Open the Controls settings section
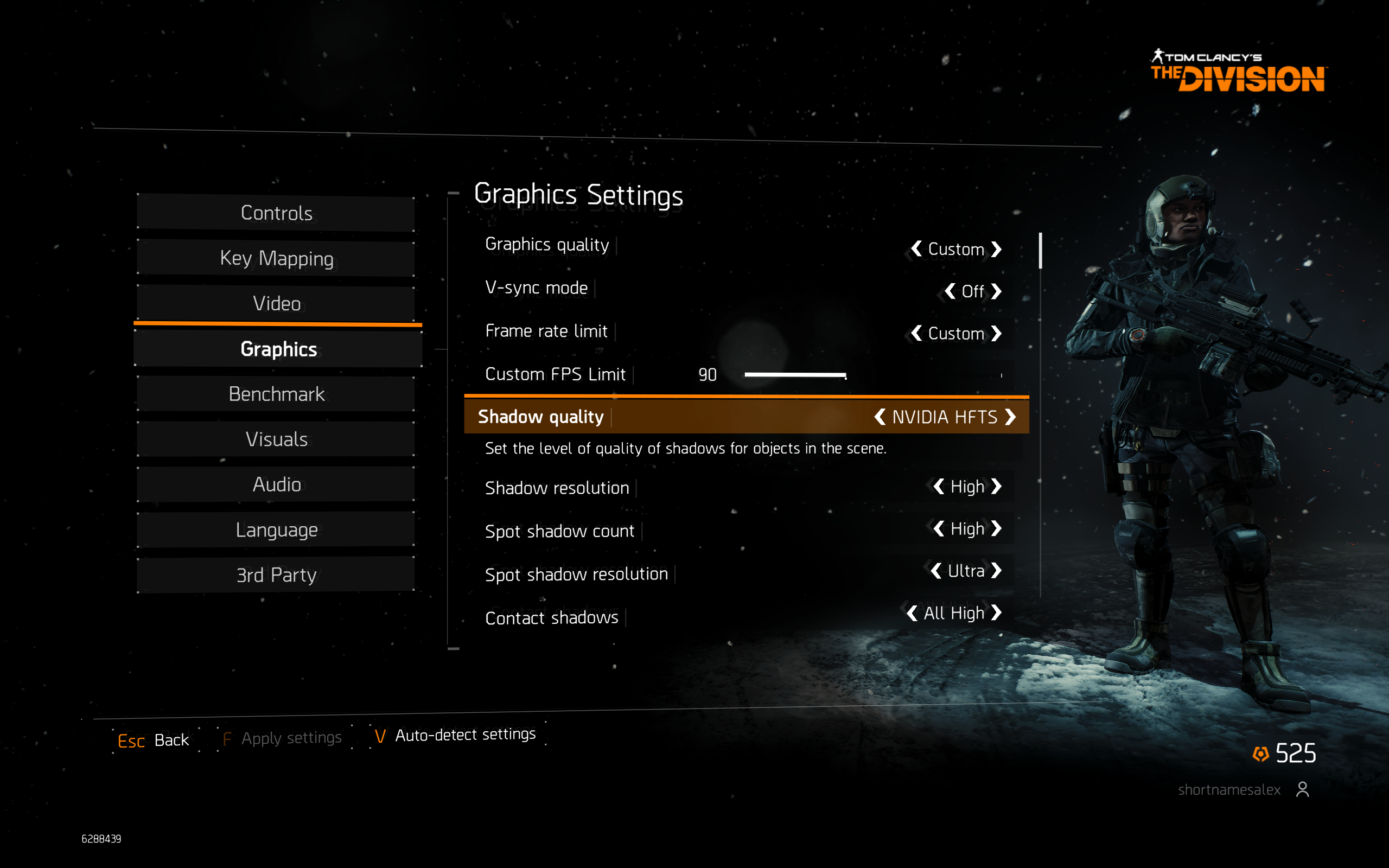The image size is (1389, 868). (x=276, y=214)
